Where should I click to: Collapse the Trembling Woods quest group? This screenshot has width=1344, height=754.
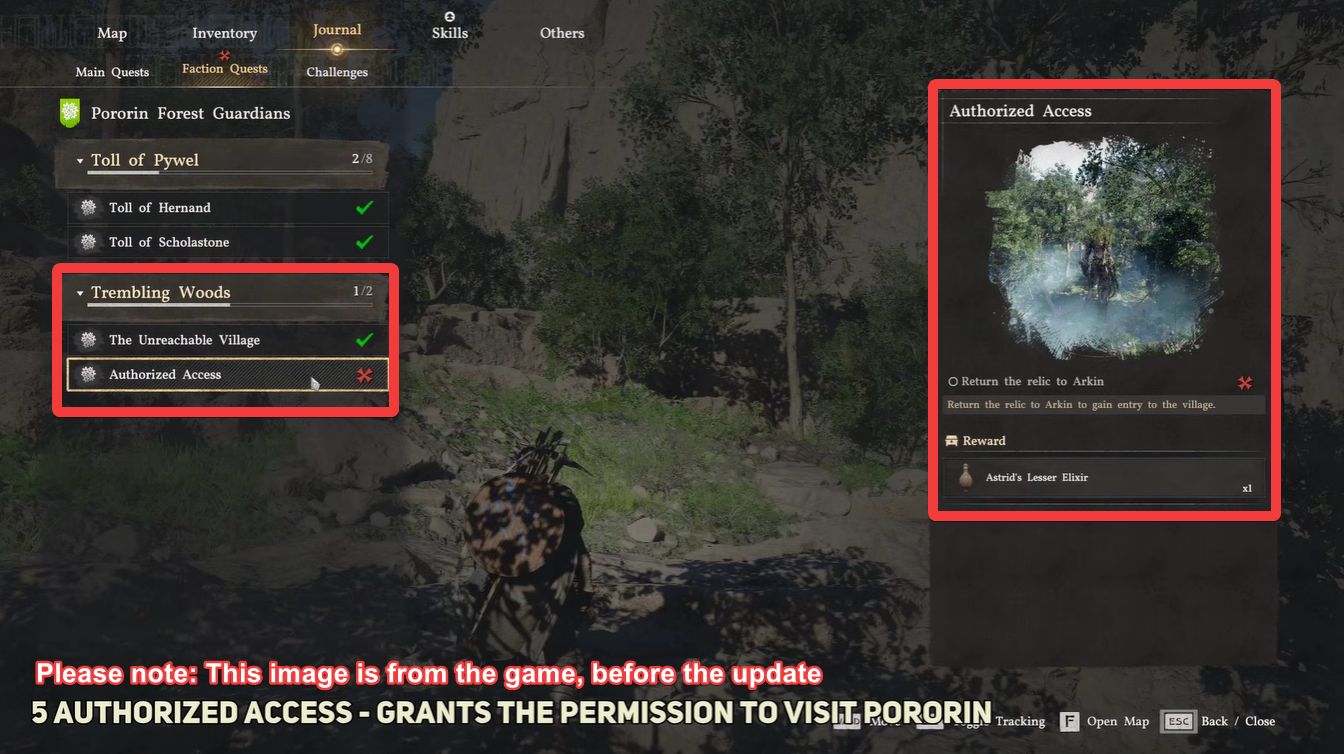pos(79,293)
